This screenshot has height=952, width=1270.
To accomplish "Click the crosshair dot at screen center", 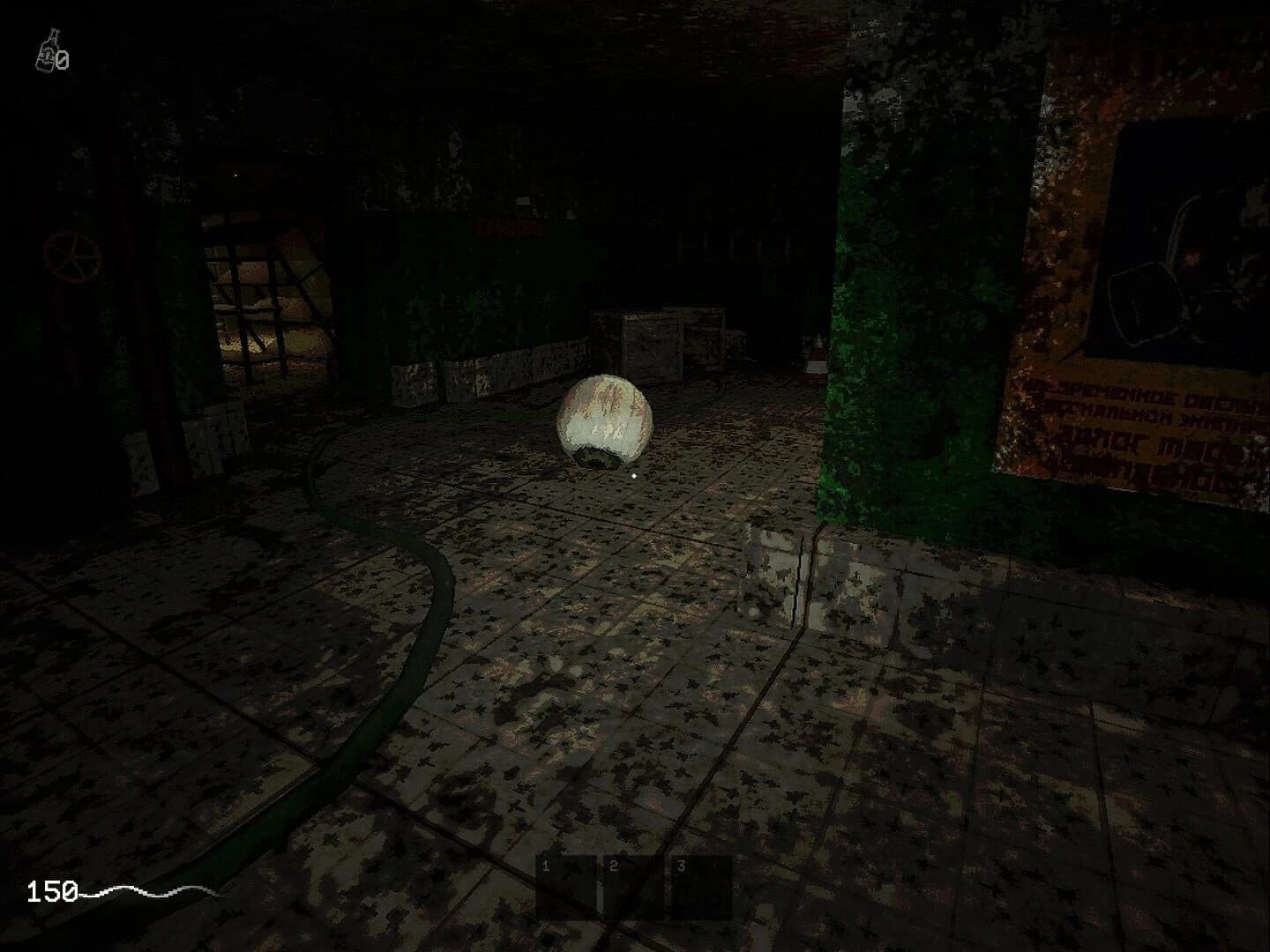I will pos(633,474).
